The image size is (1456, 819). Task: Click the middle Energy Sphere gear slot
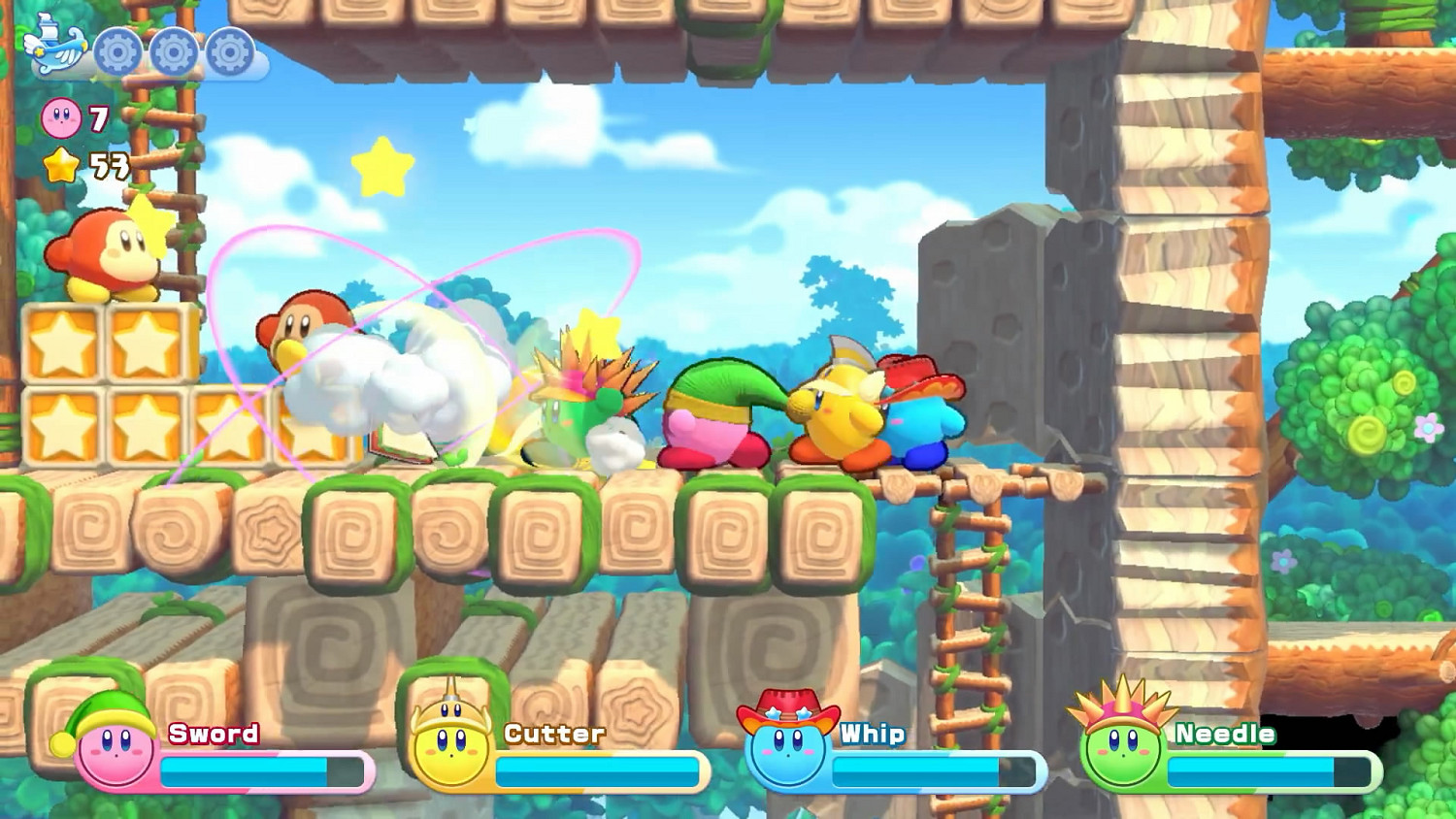[x=173, y=50]
